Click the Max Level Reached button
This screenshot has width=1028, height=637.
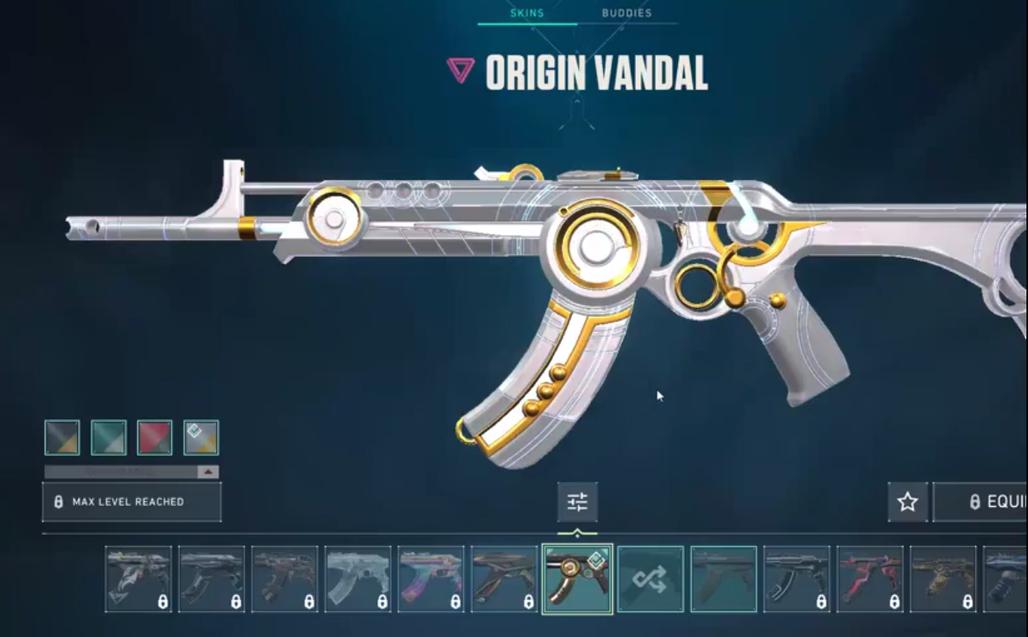click(131, 502)
